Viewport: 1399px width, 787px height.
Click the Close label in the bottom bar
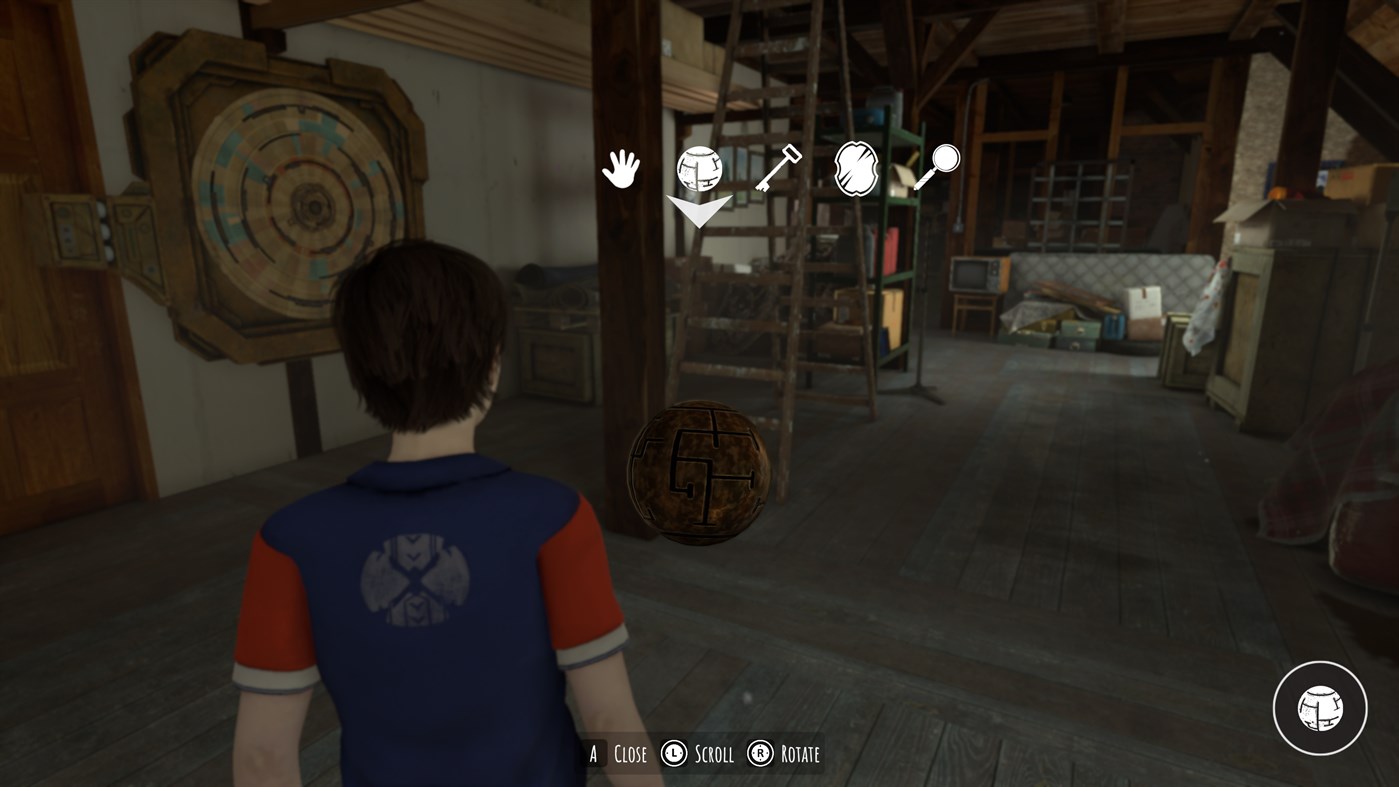coord(629,753)
